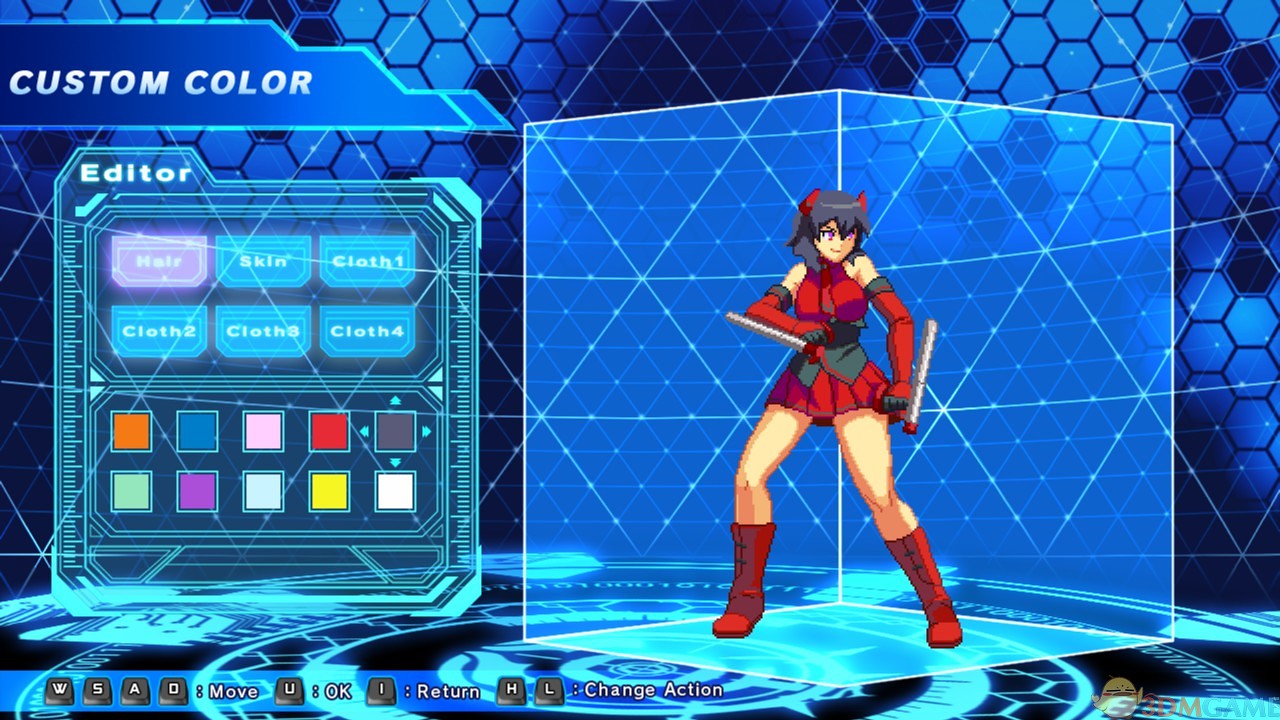Image resolution: width=1280 pixels, height=720 pixels.
Task: Choose the pink color swatch
Action: (x=262, y=431)
